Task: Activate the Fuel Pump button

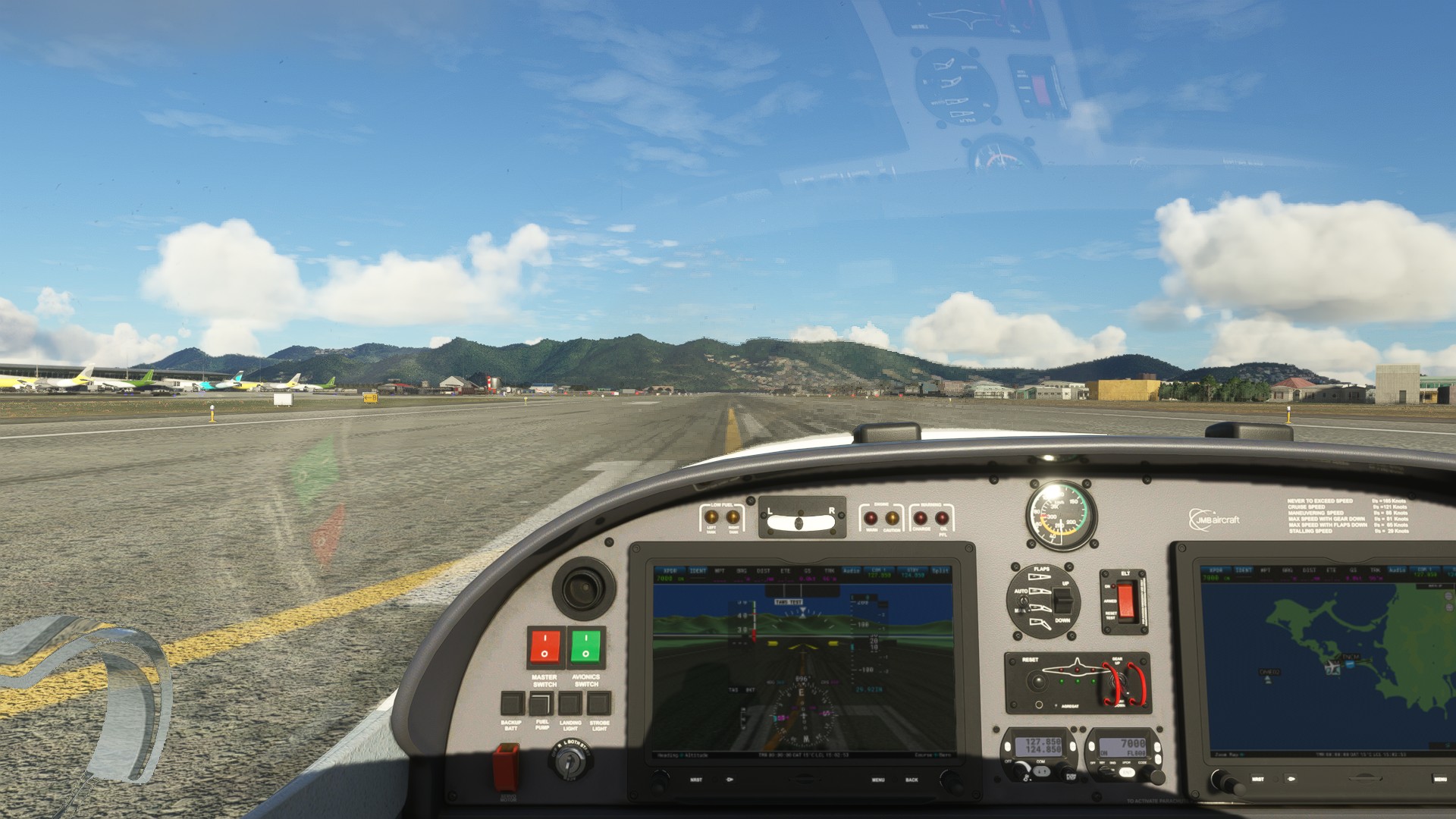Action: pos(541,704)
